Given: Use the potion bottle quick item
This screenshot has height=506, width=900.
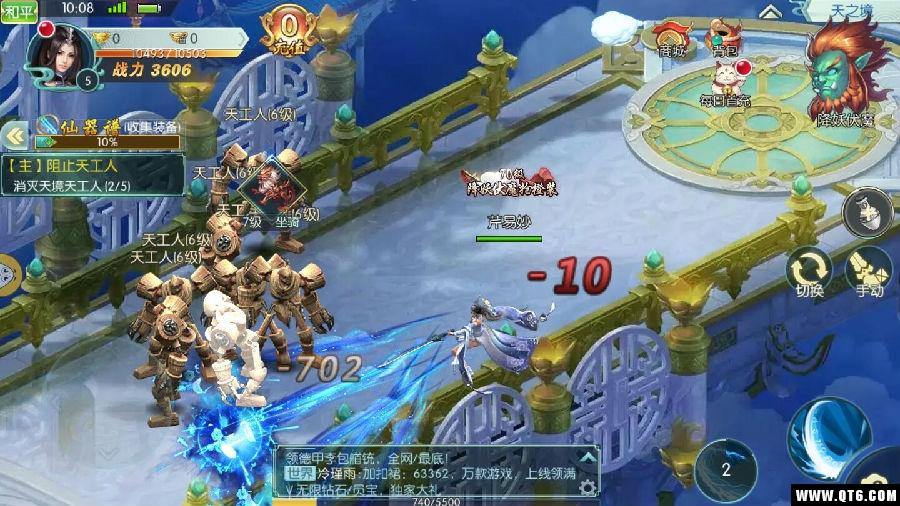Looking at the screenshot, I should click(x=867, y=211).
